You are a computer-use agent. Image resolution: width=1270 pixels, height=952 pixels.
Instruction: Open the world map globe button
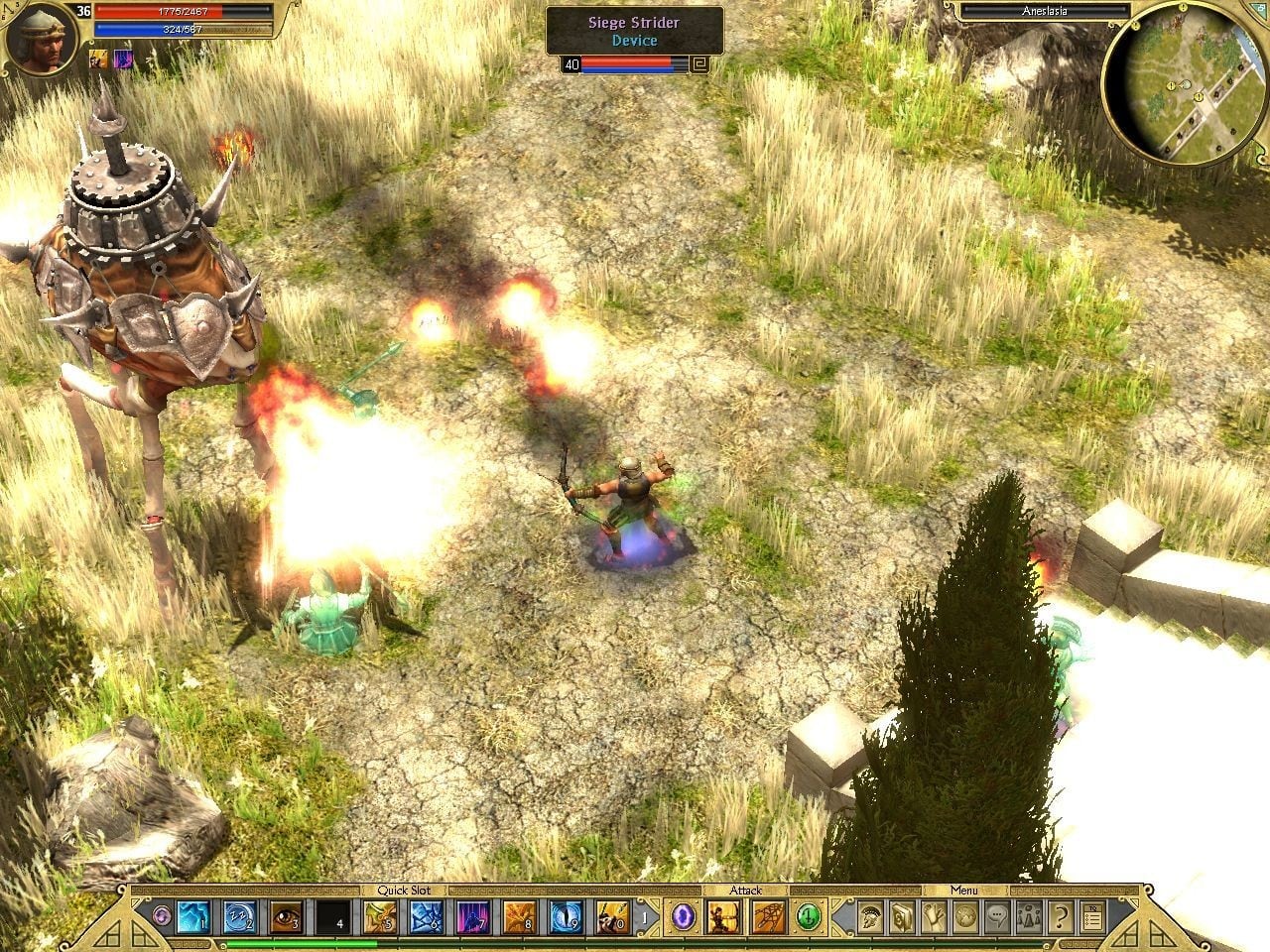click(965, 917)
